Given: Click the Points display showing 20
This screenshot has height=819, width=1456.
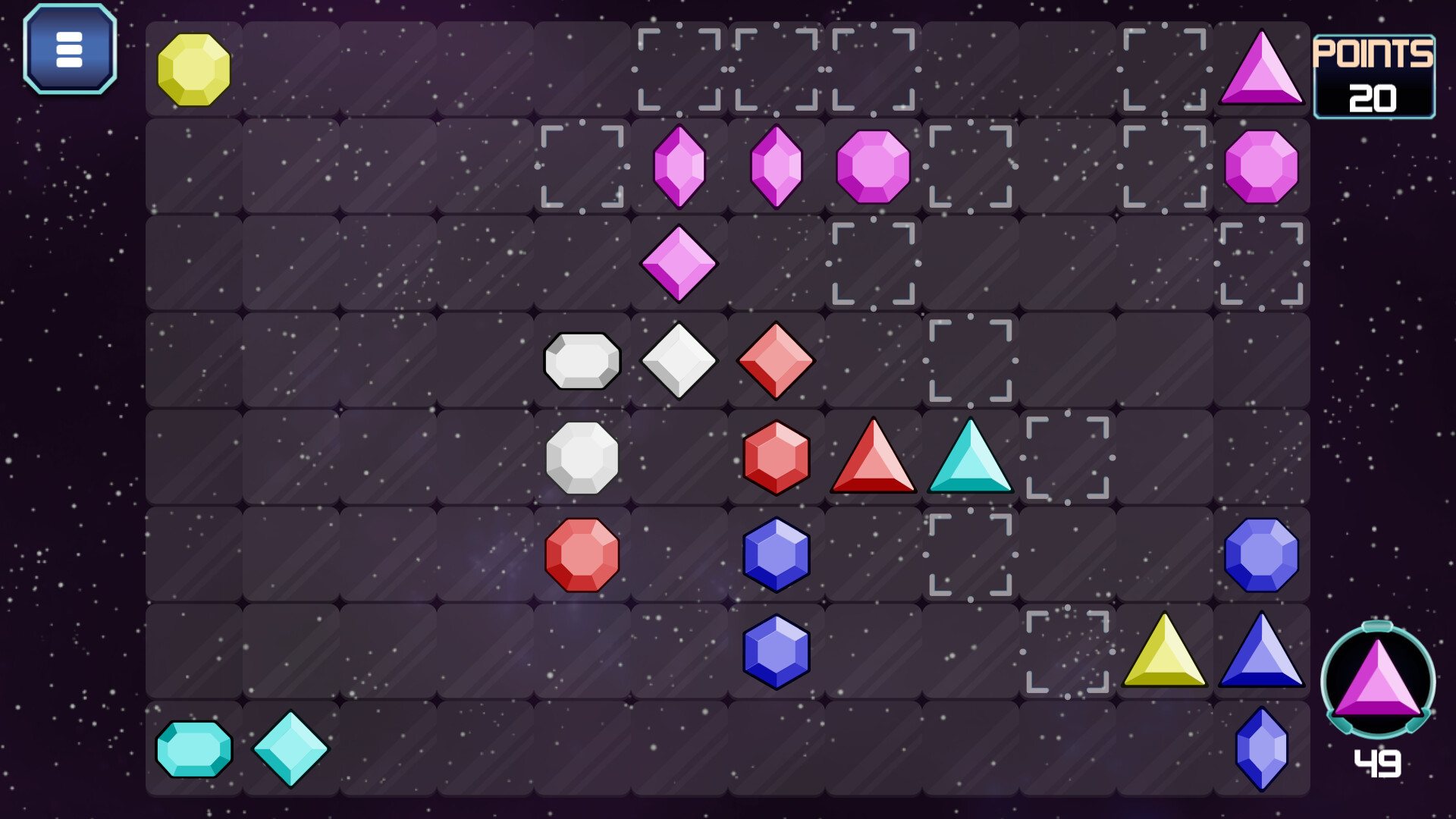Looking at the screenshot, I should [x=1375, y=76].
